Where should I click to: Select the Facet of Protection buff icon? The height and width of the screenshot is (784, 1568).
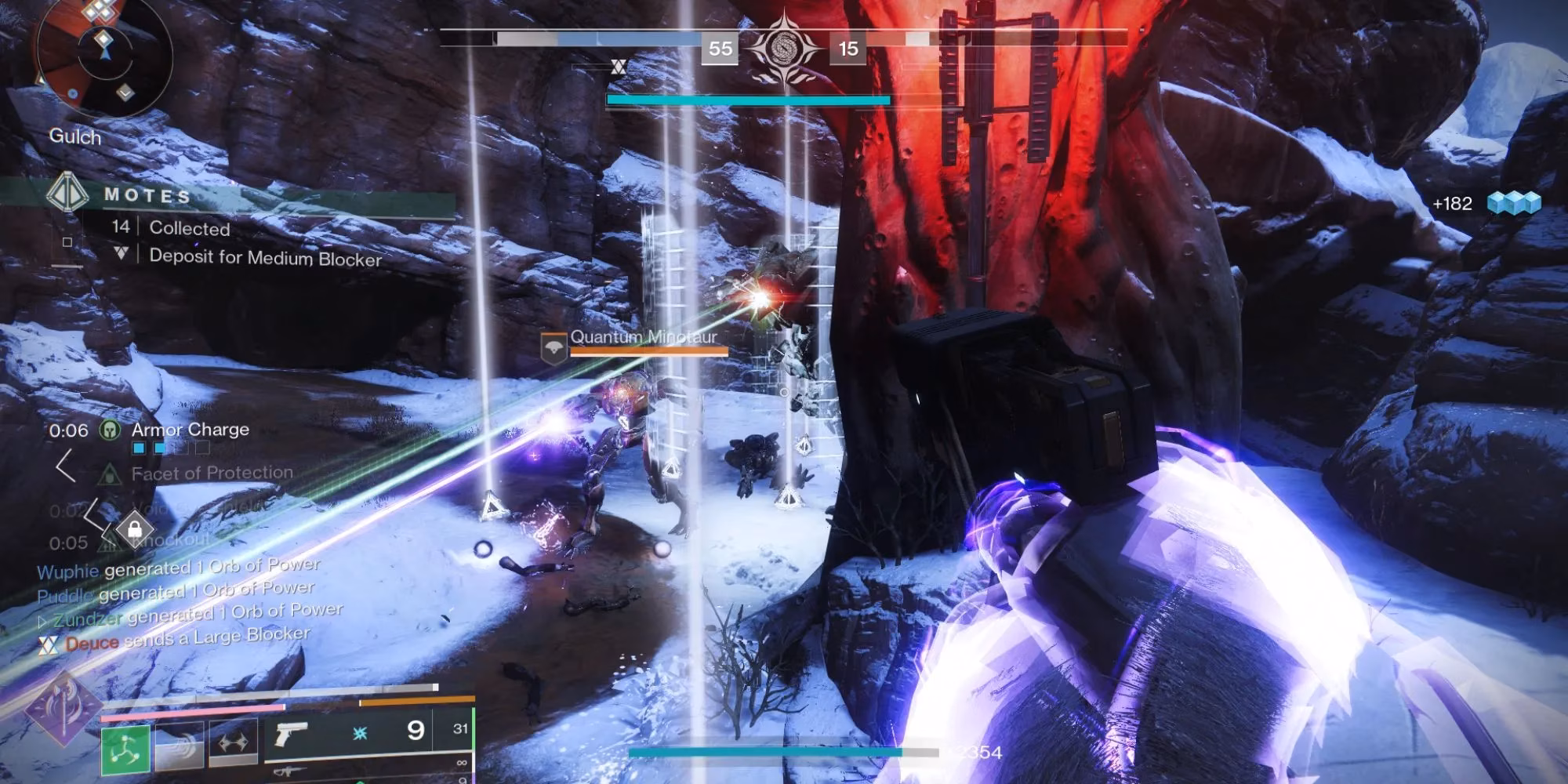[110, 474]
